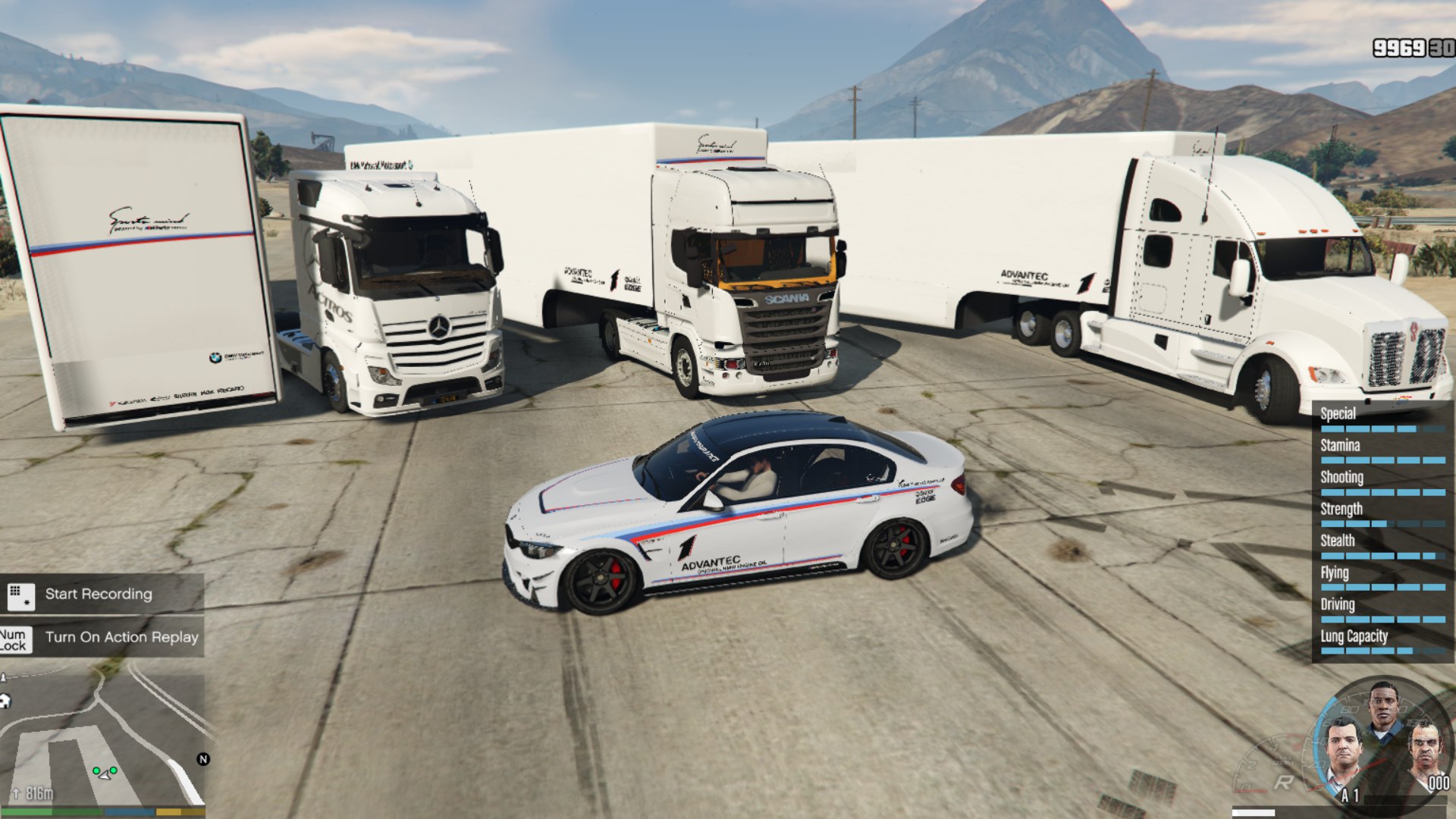The width and height of the screenshot is (1456, 819).
Task: Choose Turn On Action Replay
Action: coord(121,638)
